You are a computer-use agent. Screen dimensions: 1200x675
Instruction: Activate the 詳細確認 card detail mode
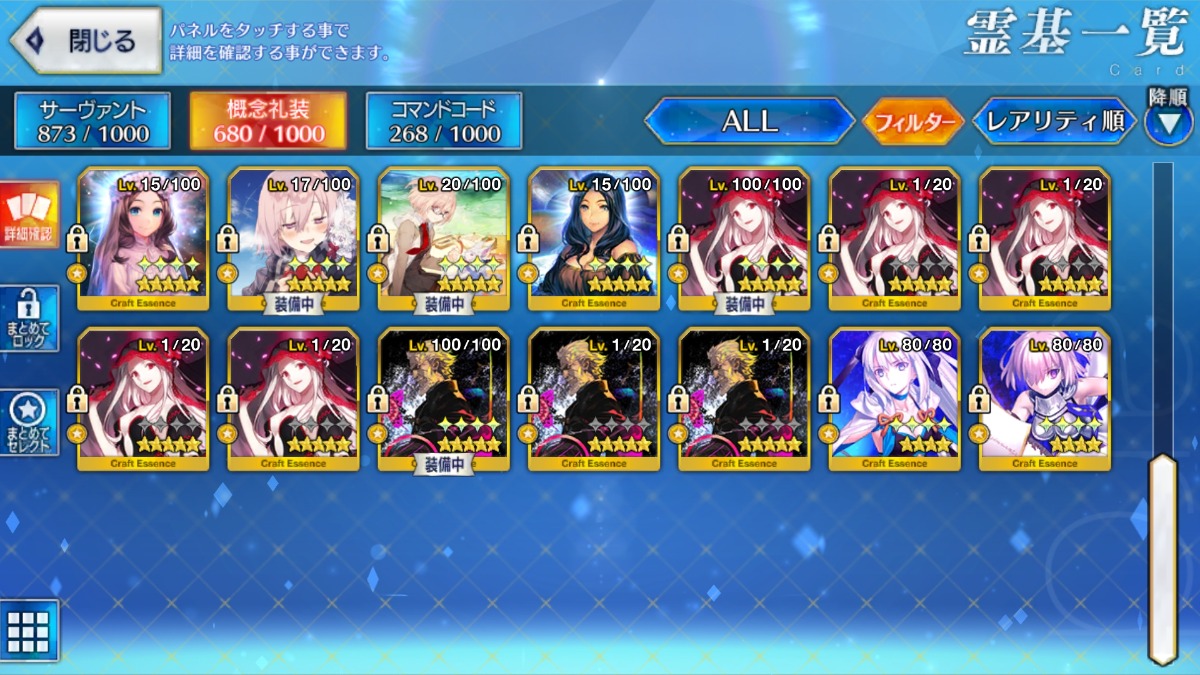(29, 215)
